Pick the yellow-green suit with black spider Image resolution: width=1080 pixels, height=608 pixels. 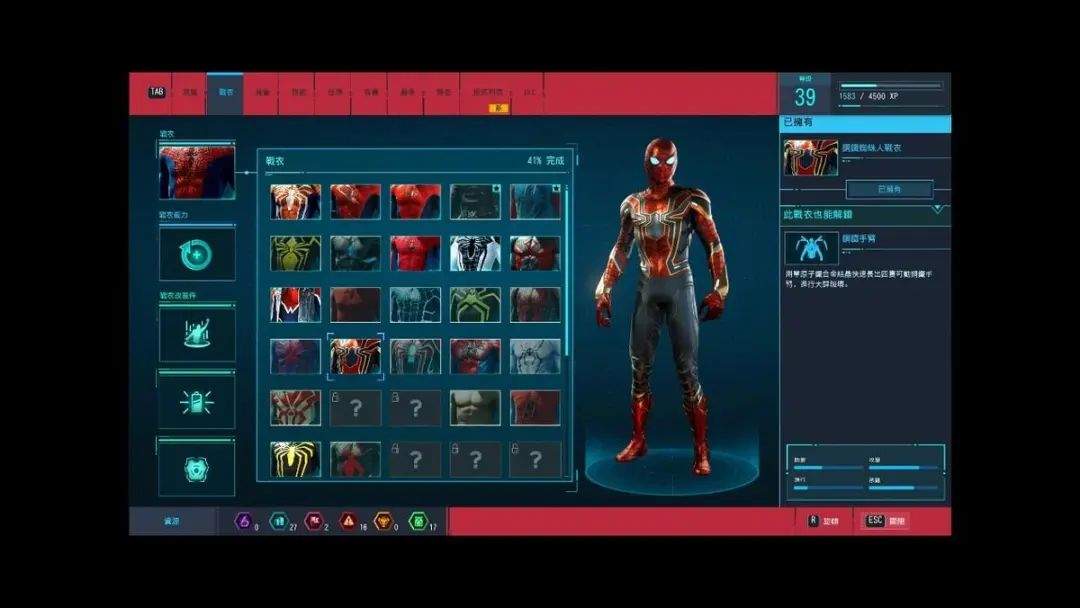point(295,254)
